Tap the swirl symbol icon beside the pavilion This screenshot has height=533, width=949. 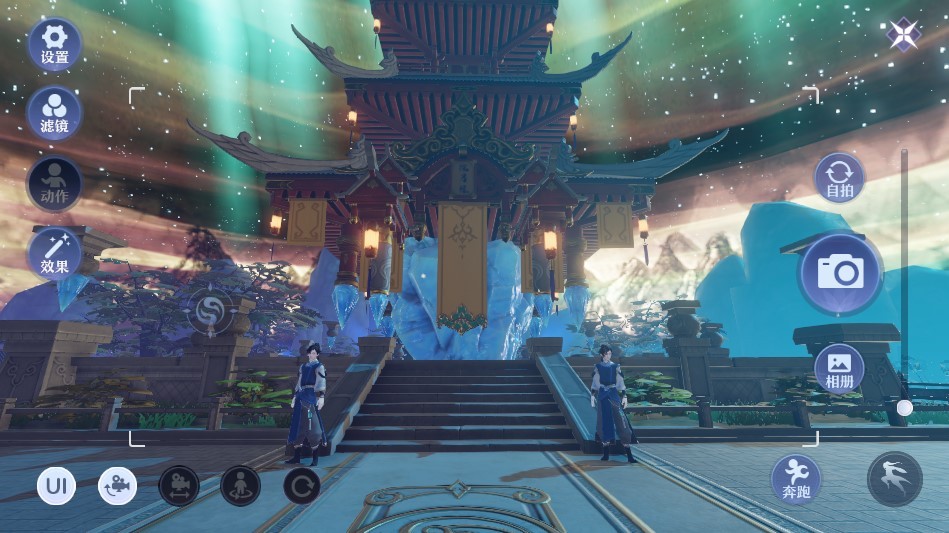coord(212,310)
